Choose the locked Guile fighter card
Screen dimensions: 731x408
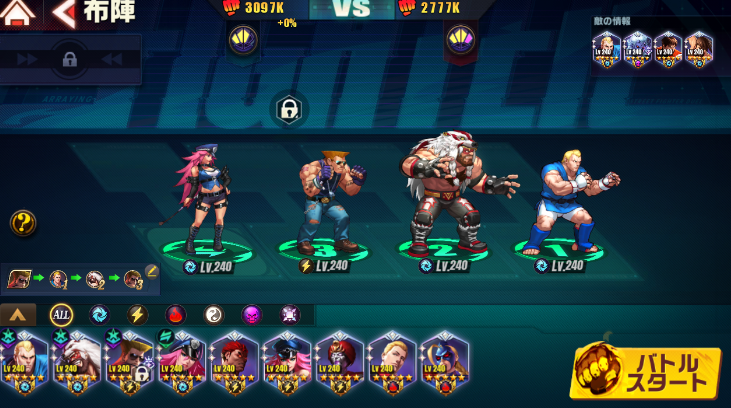pos(130,362)
